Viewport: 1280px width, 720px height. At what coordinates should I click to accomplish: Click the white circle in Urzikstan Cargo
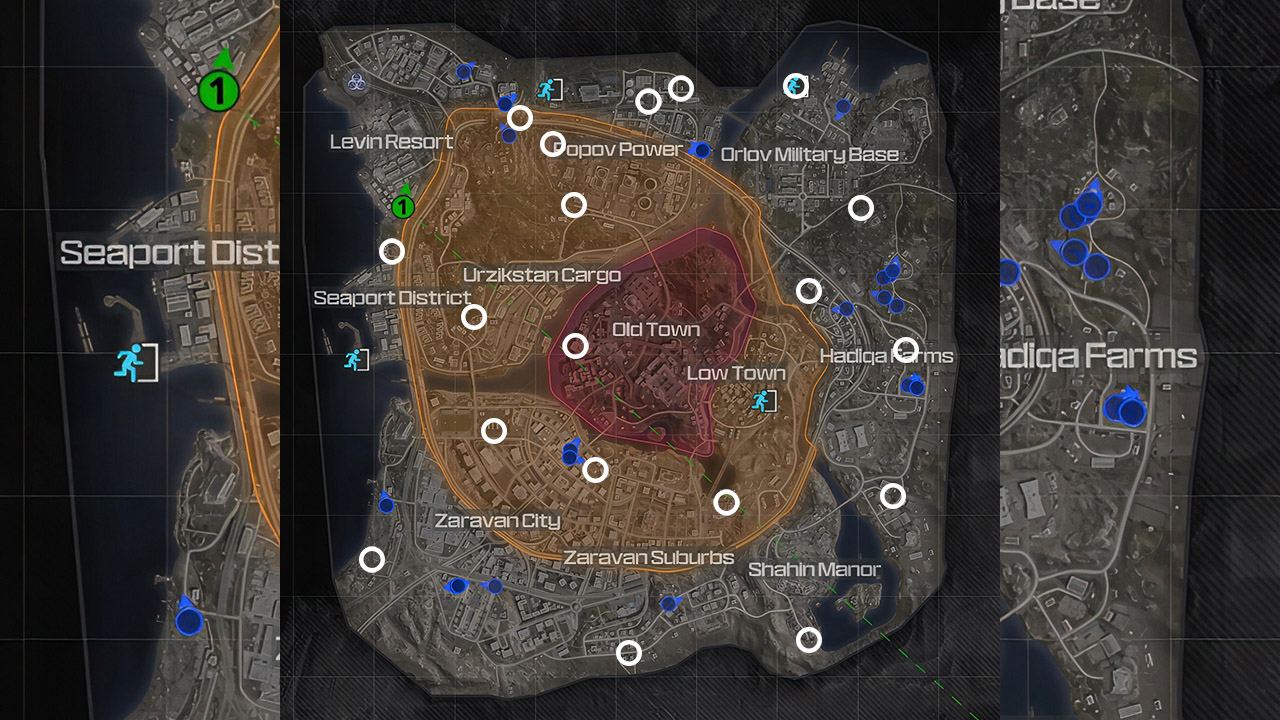(473, 318)
